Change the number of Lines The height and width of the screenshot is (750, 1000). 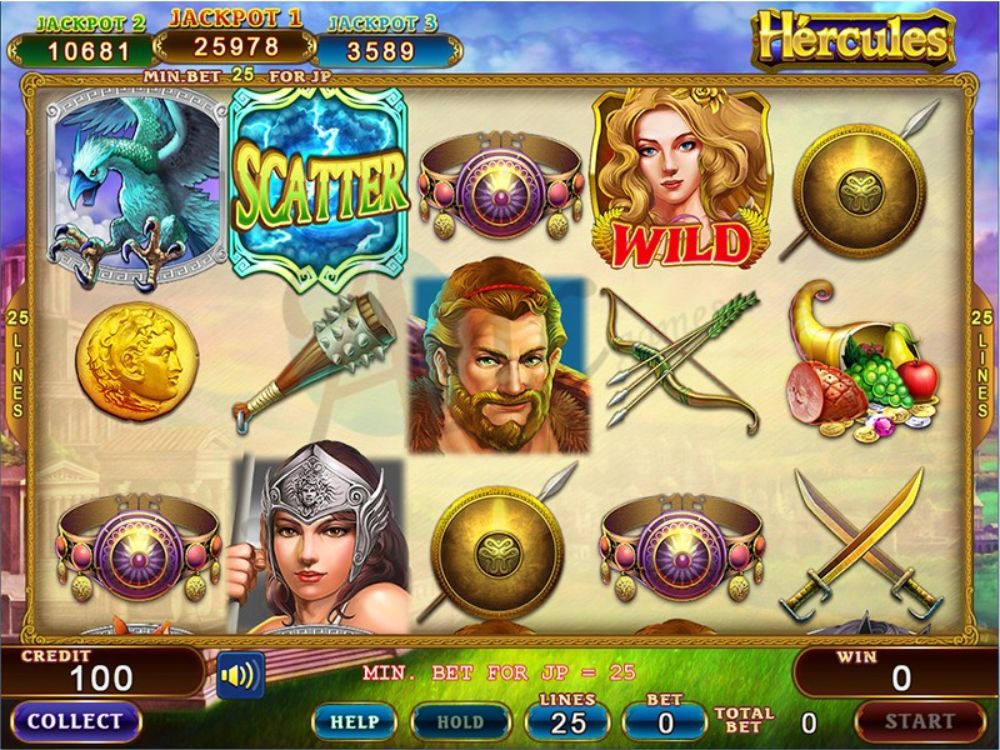[x=568, y=719]
